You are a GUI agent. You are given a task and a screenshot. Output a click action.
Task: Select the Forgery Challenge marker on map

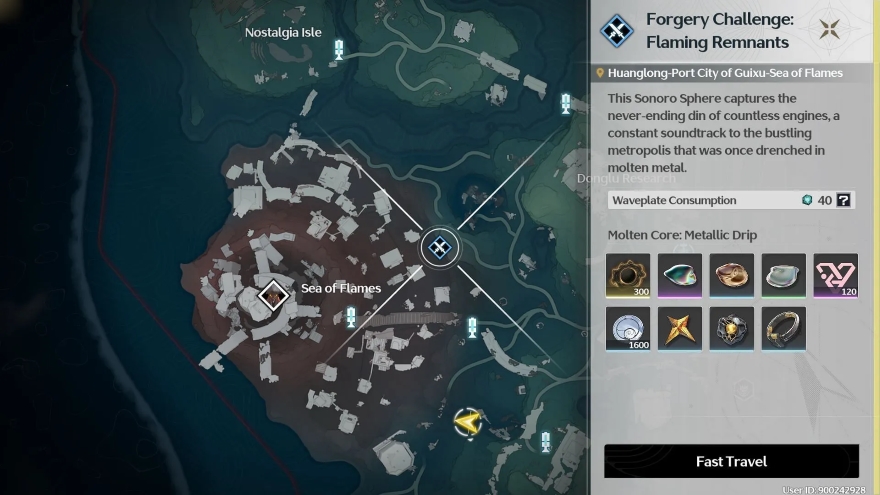(439, 247)
